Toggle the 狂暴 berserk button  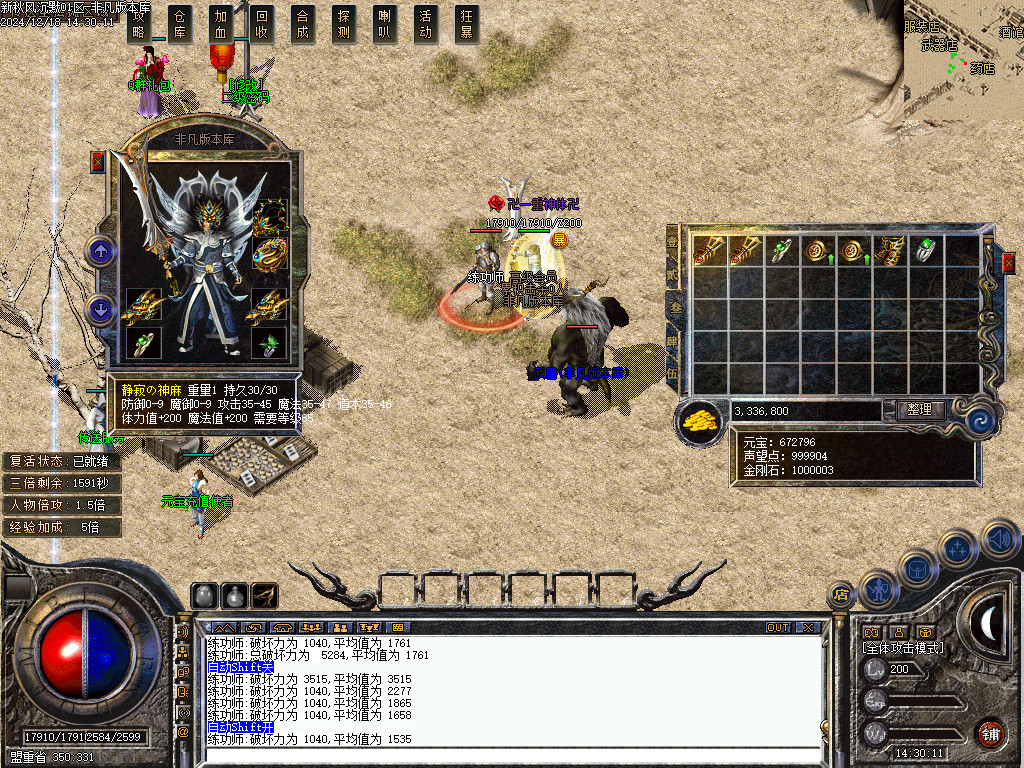(467, 23)
